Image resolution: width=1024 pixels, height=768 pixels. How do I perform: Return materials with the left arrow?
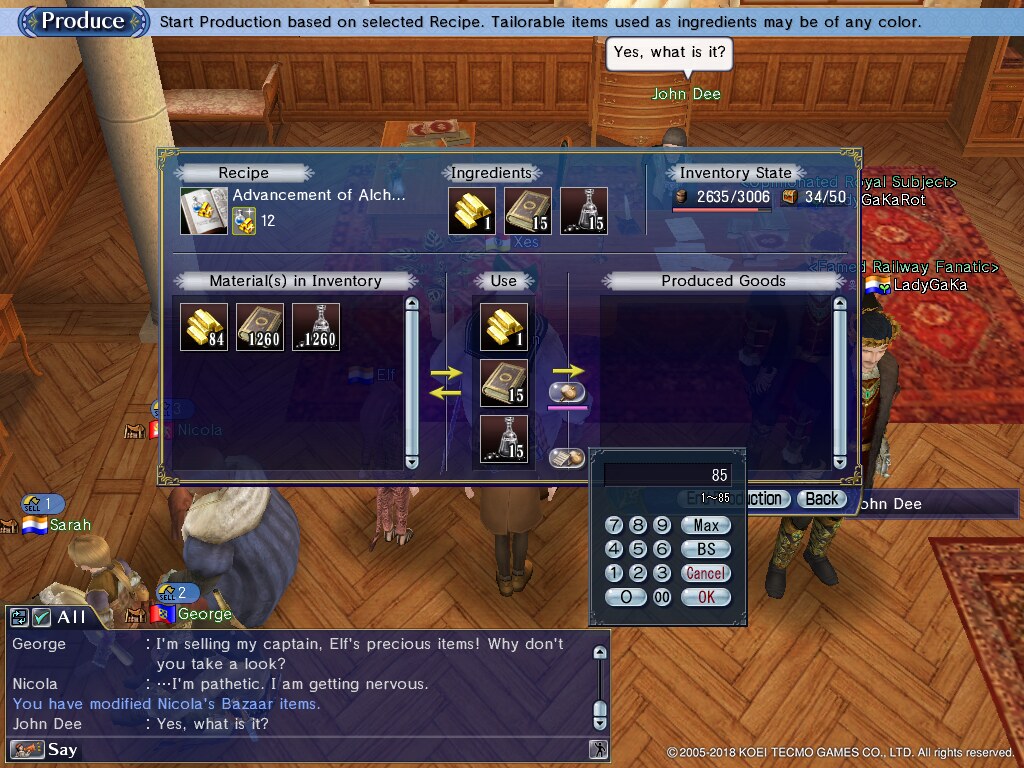pyautogui.click(x=446, y=392)
